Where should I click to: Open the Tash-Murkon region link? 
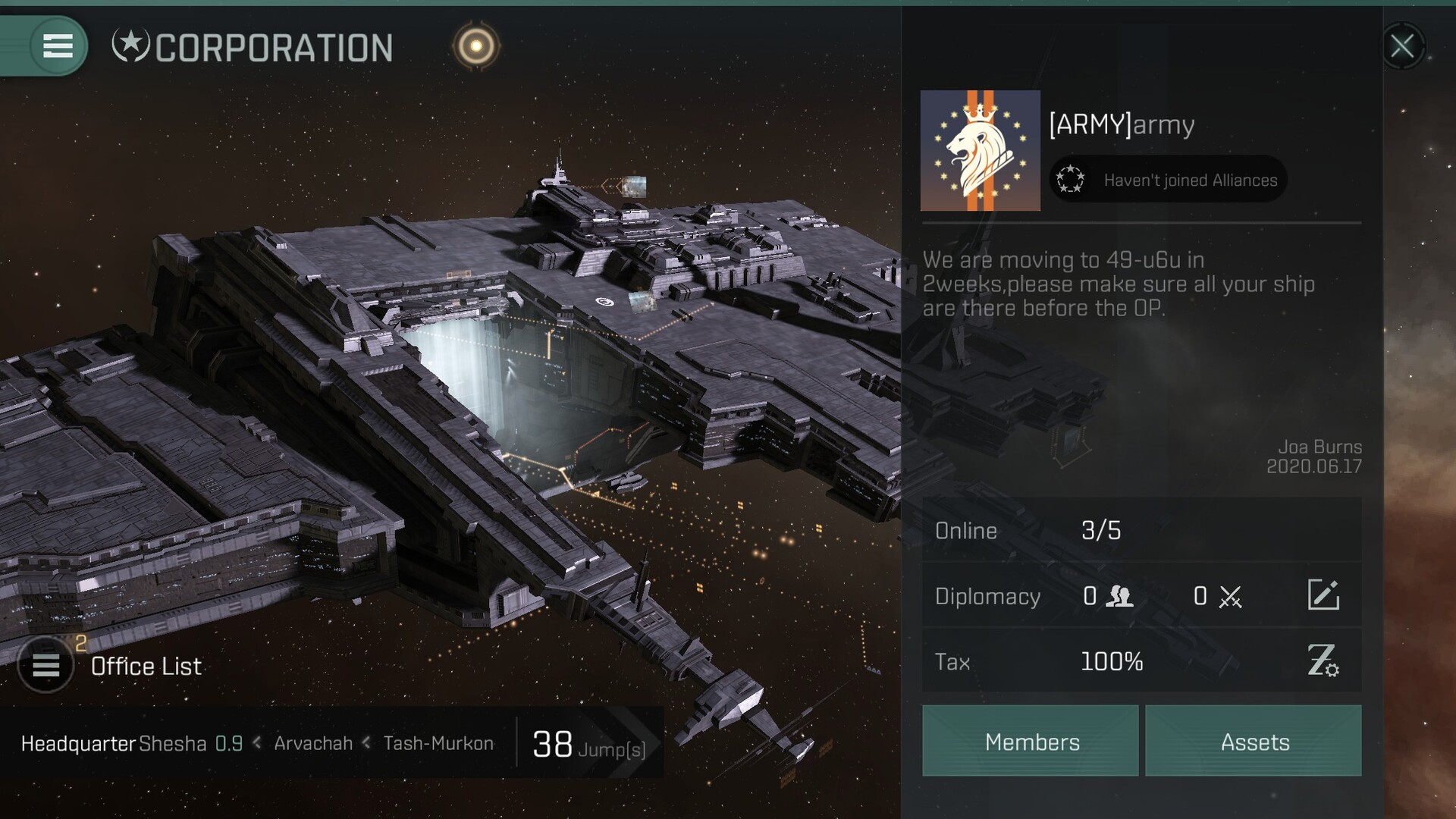click(438, 744)
